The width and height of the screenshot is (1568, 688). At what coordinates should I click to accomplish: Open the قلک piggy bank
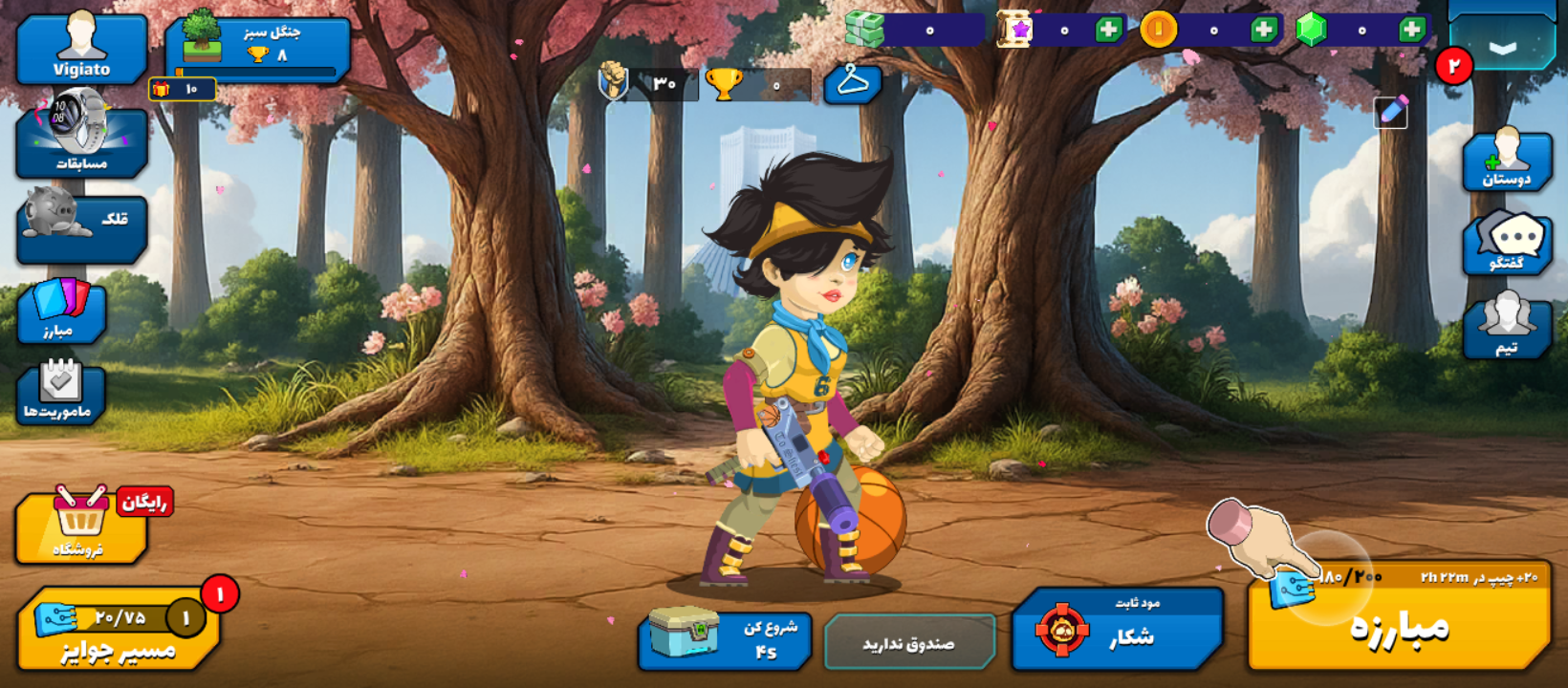tap(81, 229)
